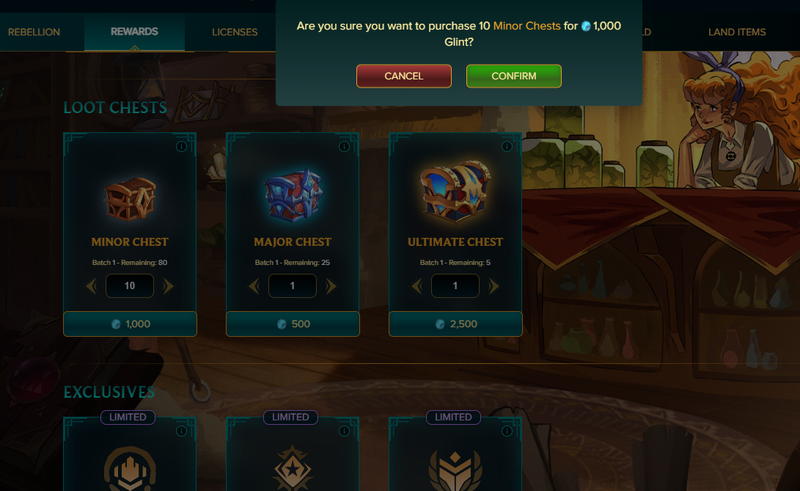The height and width of the screenshot is (491, 800).
Task: Switch to the Land Items tab
Action: pos(737,32)
